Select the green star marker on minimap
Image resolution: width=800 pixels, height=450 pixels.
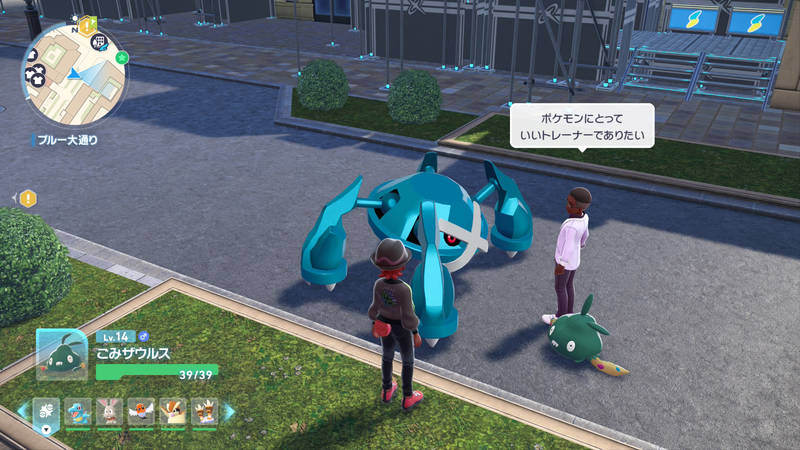121,59
